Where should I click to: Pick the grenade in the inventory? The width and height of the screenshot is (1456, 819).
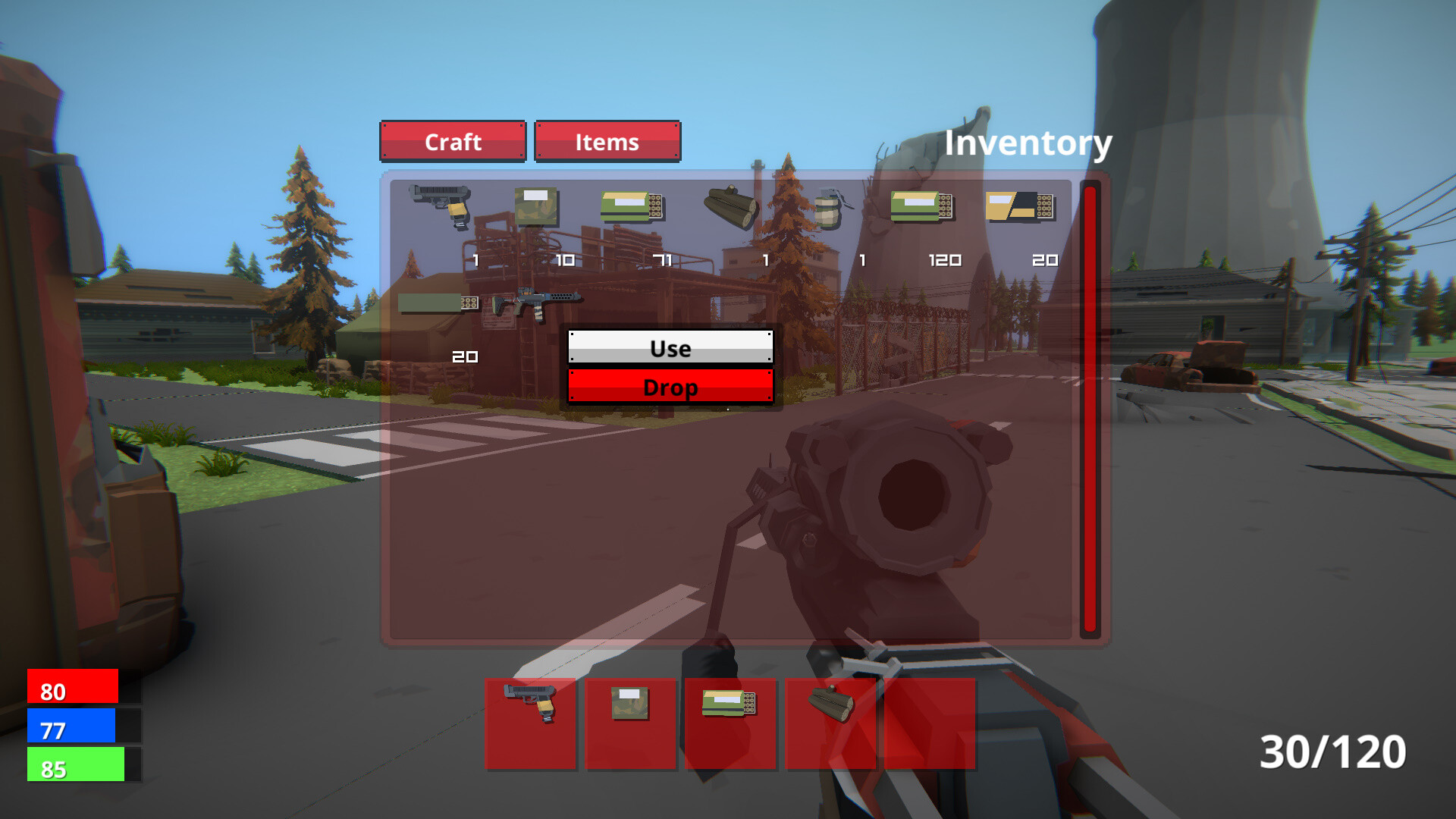(x=830, y=210)
